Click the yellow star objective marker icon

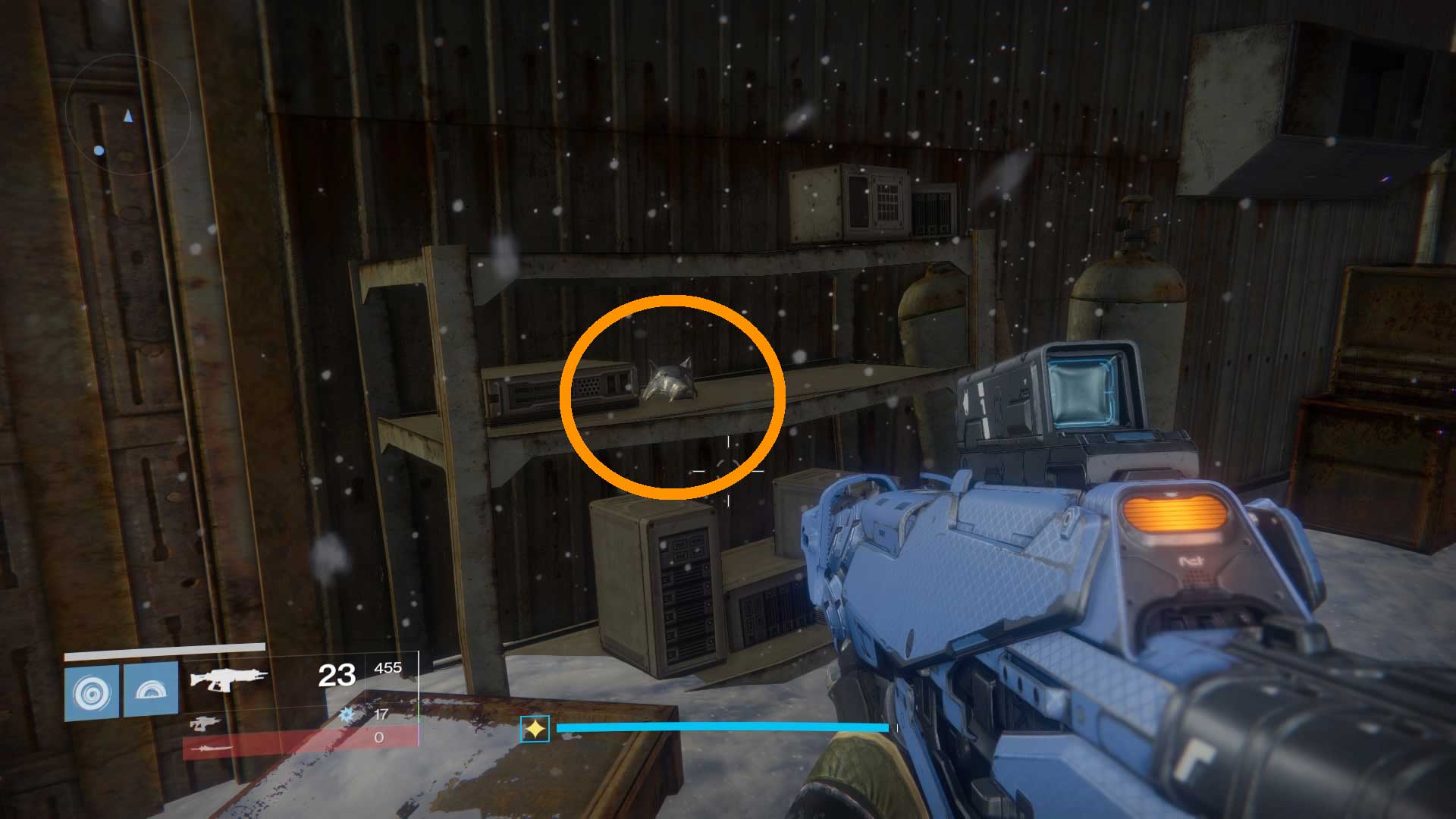[x=535, y=728]
